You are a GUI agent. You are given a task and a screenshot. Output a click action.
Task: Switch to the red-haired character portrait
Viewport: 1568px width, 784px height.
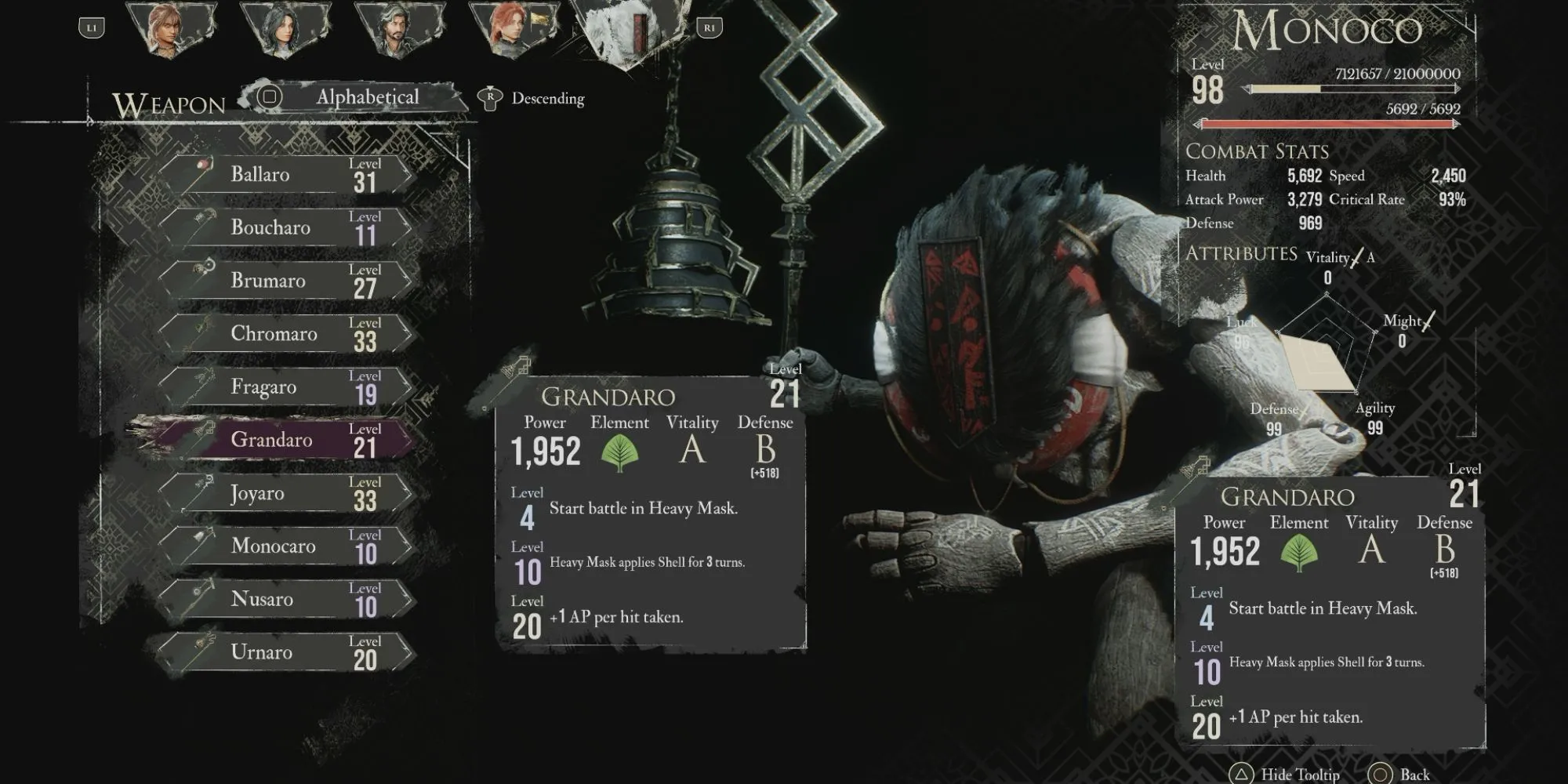pos(509,30)
